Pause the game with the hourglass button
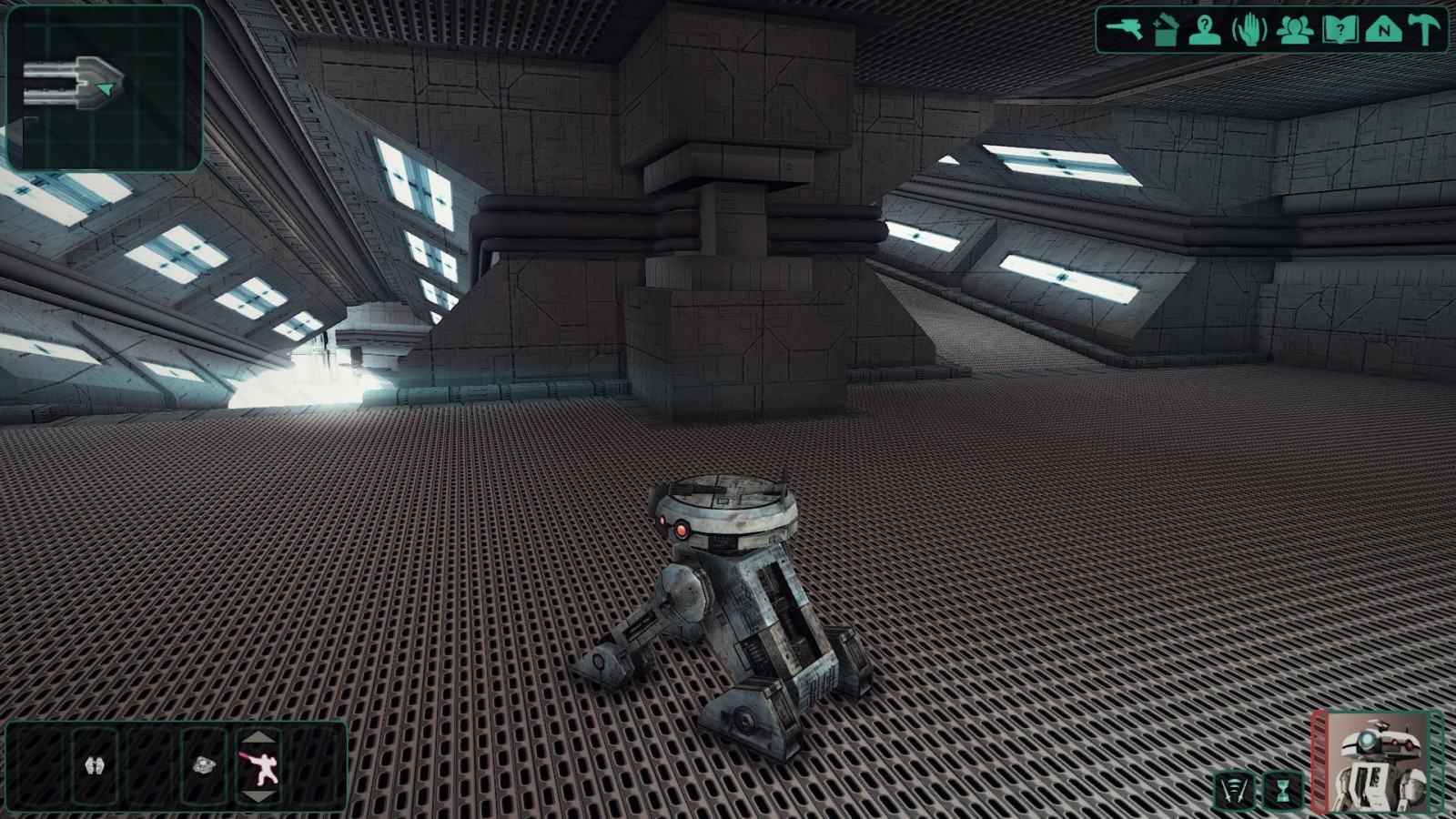1456x819 pixels. tap(1282, 791)
